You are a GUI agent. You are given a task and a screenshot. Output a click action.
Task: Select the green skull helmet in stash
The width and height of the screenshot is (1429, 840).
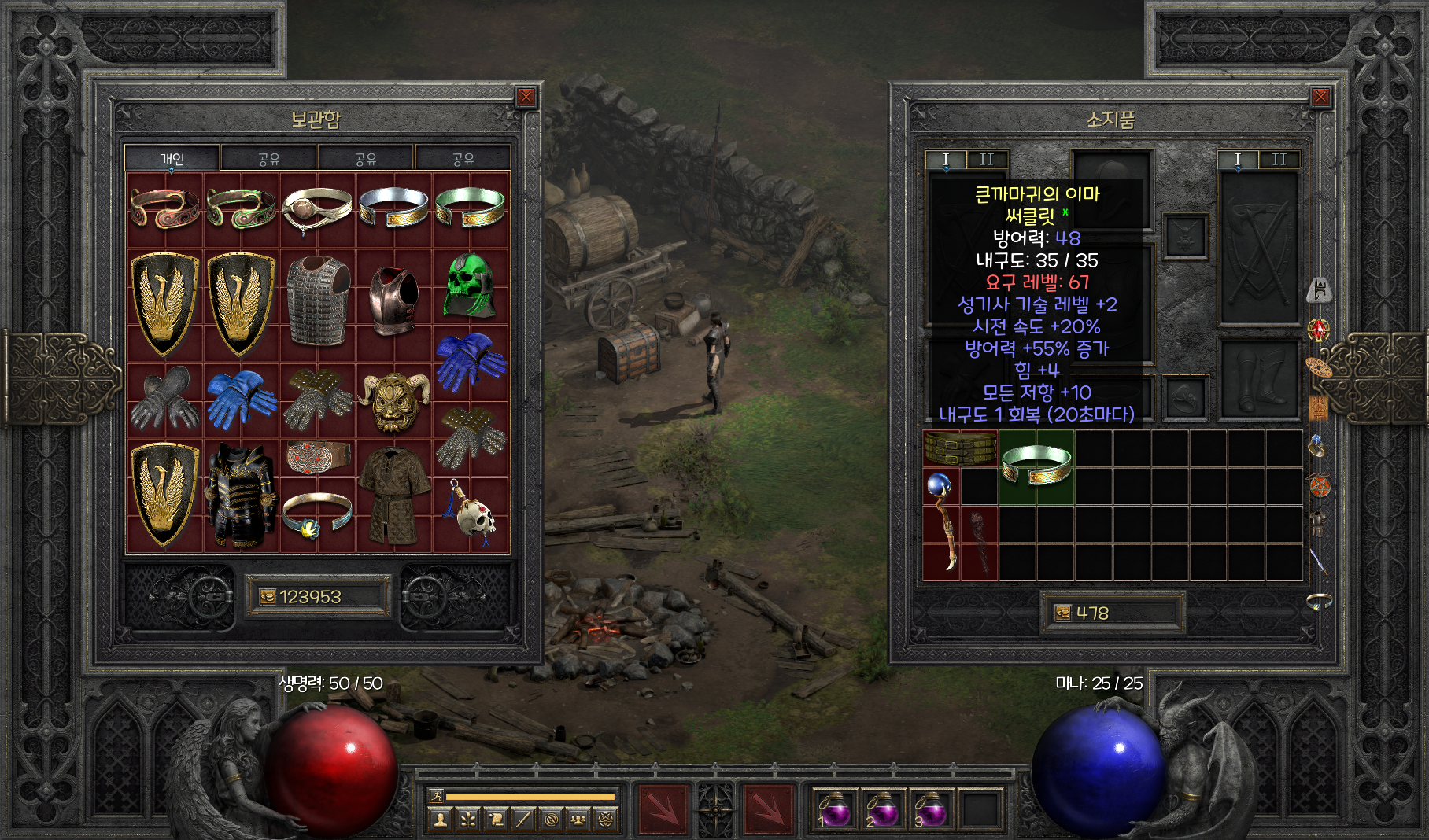470,286
